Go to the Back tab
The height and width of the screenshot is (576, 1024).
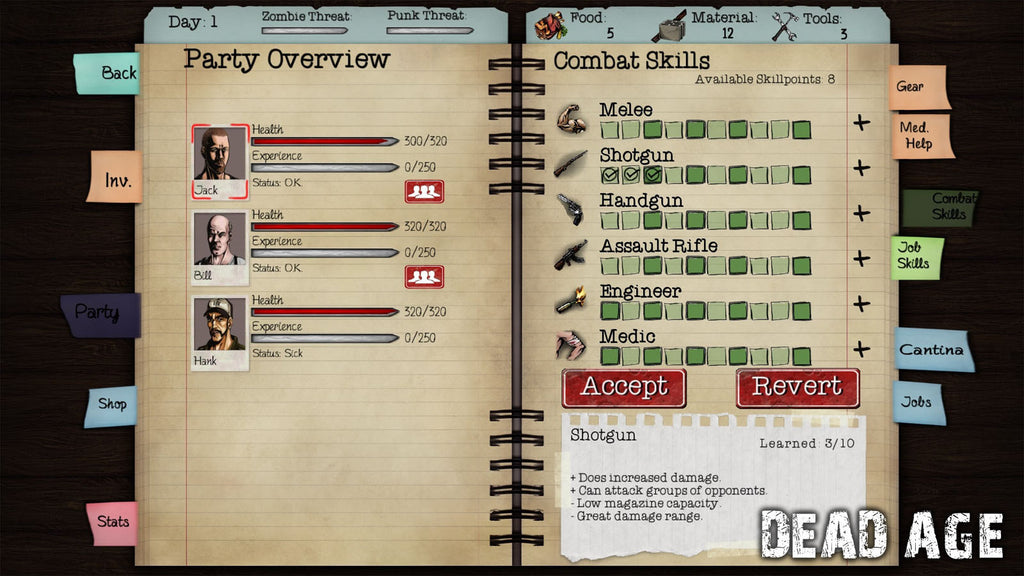click(x=108, y=73)
